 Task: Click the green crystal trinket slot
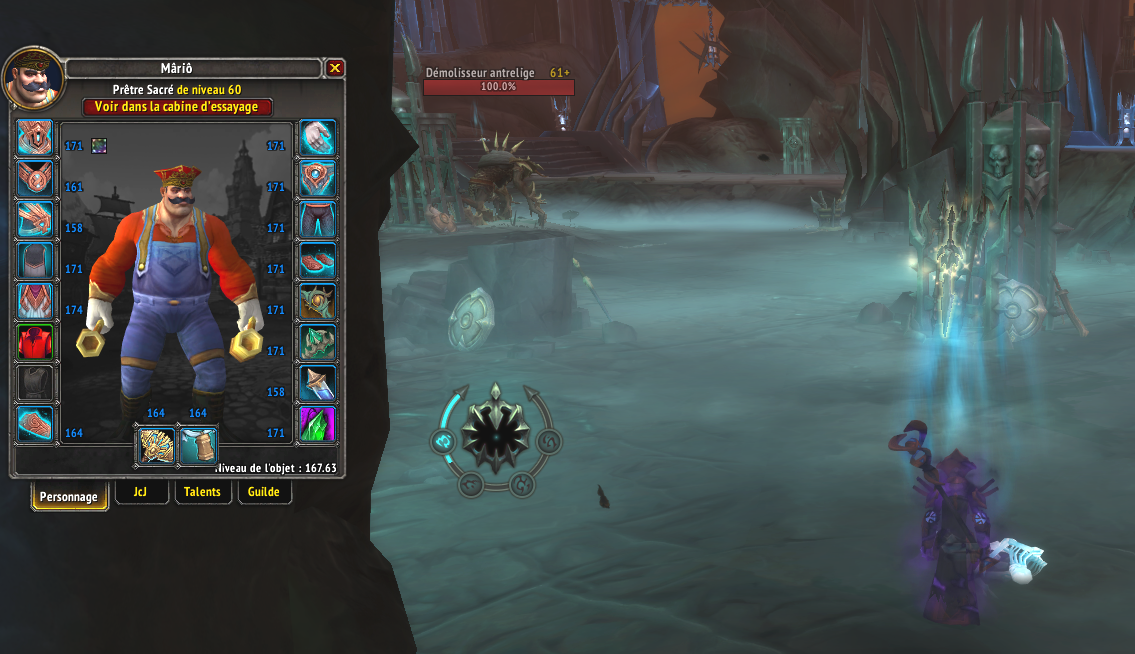pos(318,425)
